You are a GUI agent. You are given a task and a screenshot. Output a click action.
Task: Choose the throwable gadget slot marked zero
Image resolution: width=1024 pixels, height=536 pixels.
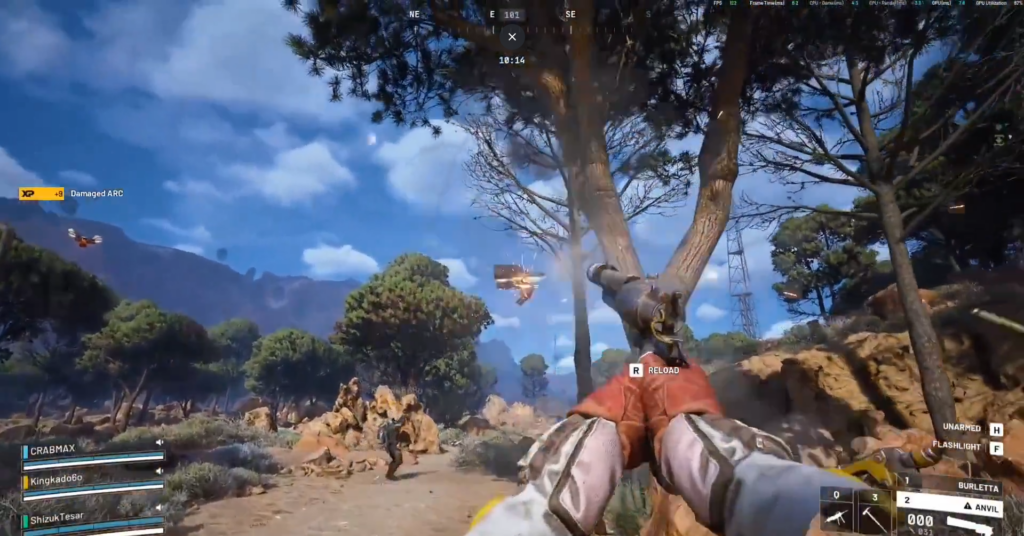point(836,513)
